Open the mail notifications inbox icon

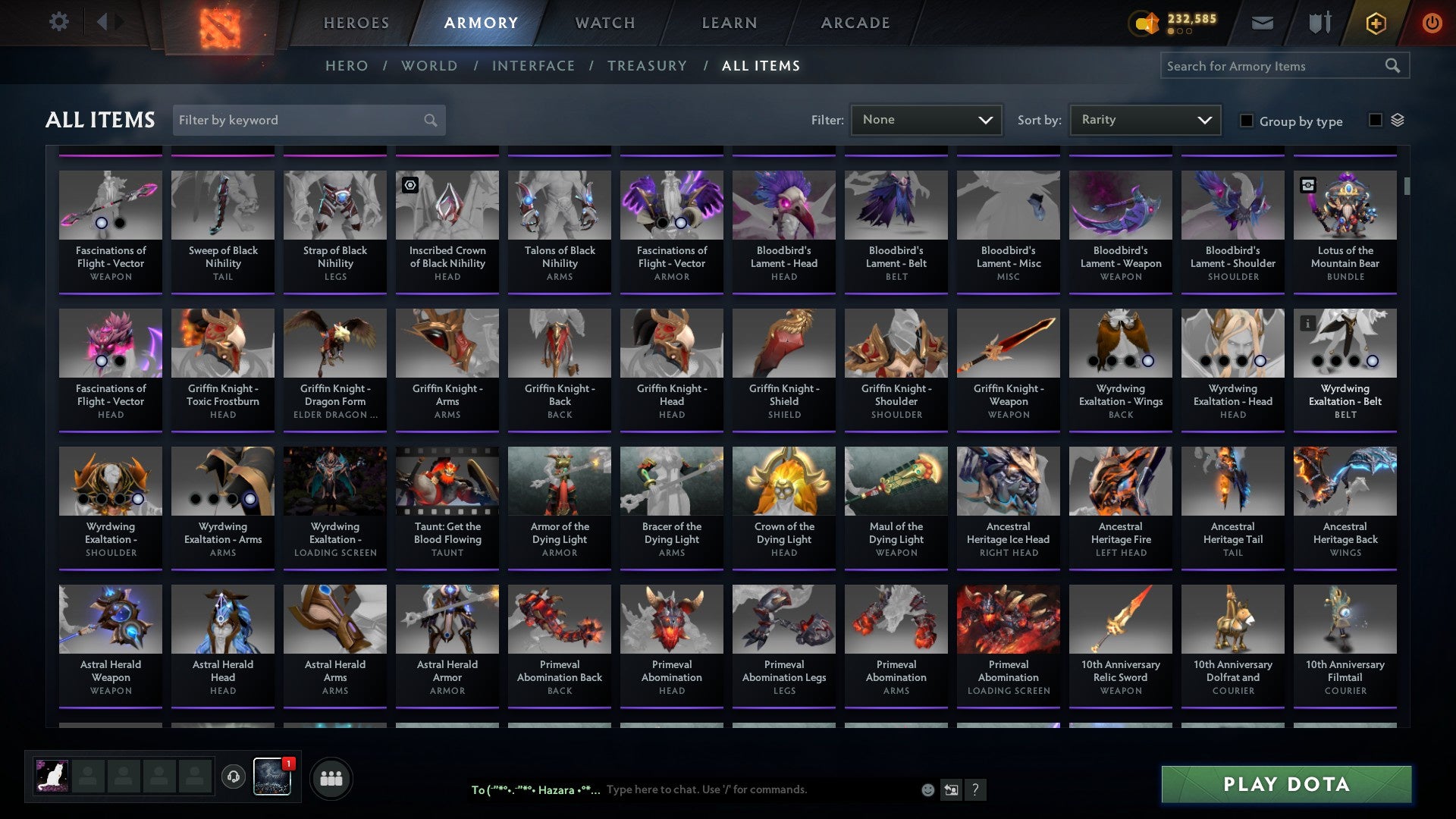(1262, 23)
